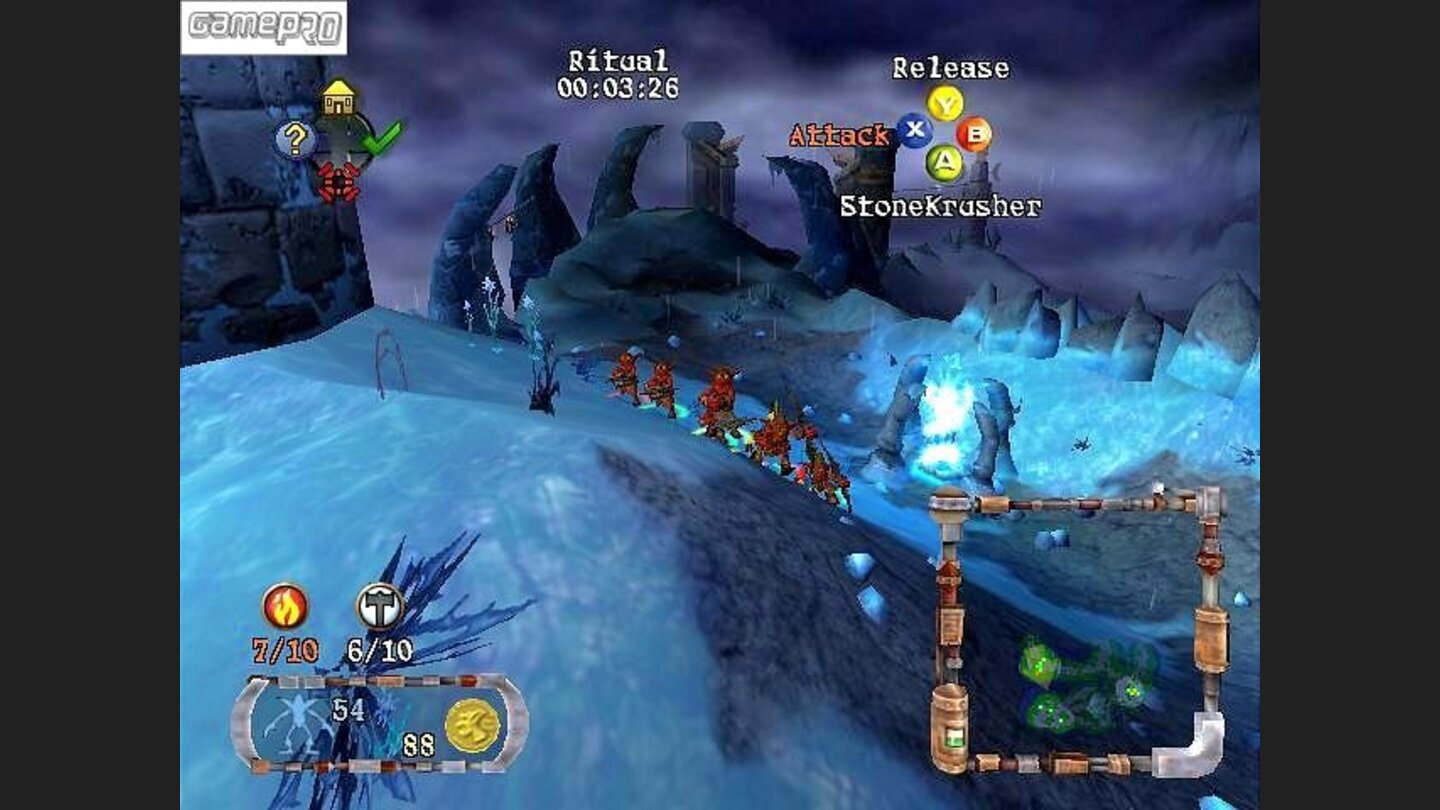Open the GamePro watermark logo
Viewport: 1440px width, 810px height.
tap(264, 27)
